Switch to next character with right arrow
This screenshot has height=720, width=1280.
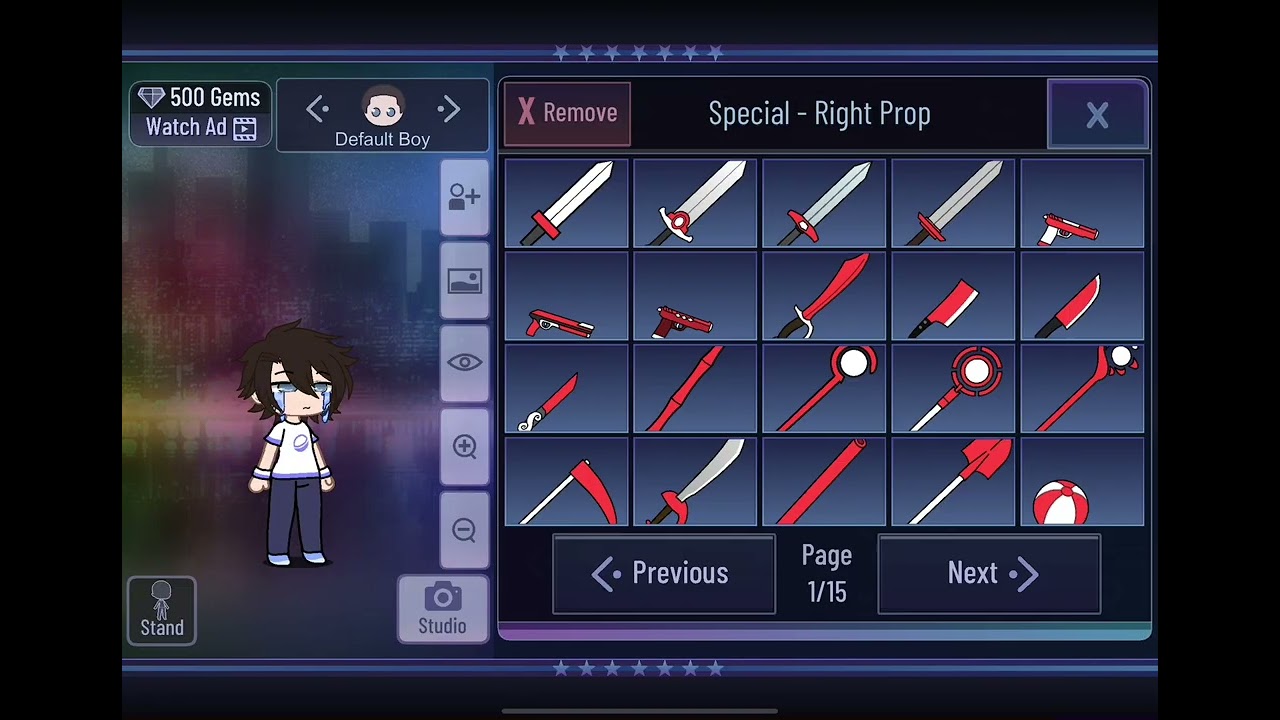point(449,109)
